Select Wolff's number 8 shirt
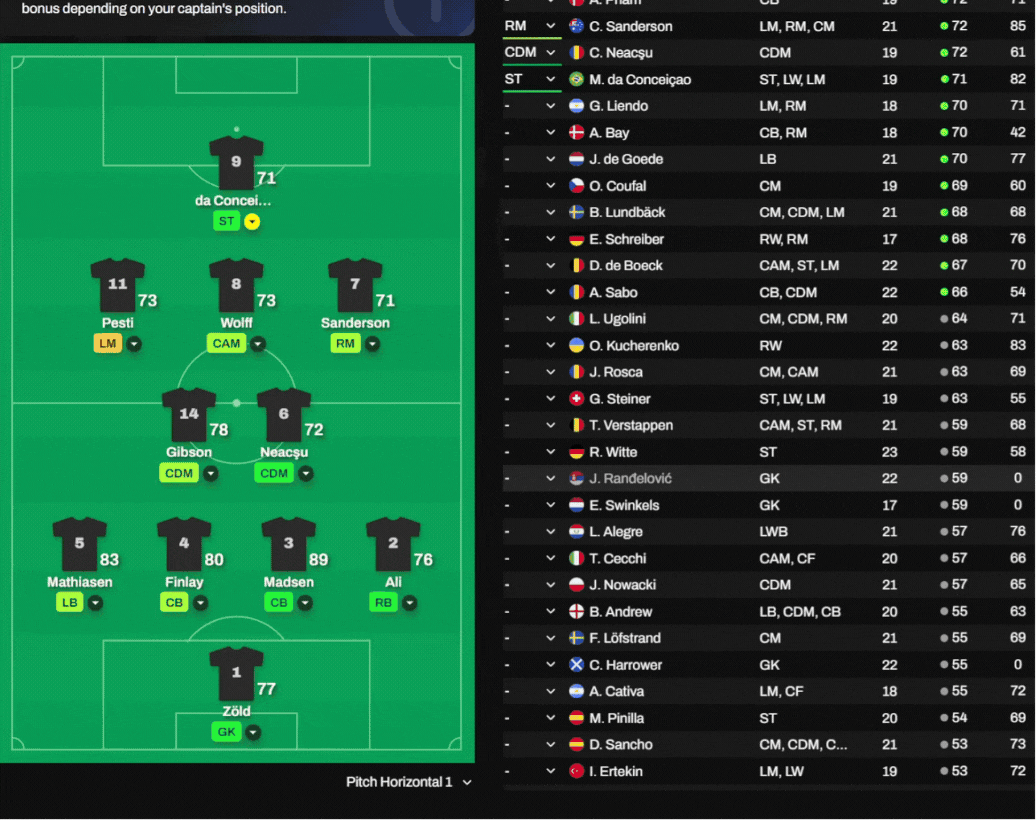This screenshot has height=820, width=1036. coord(236,285)
